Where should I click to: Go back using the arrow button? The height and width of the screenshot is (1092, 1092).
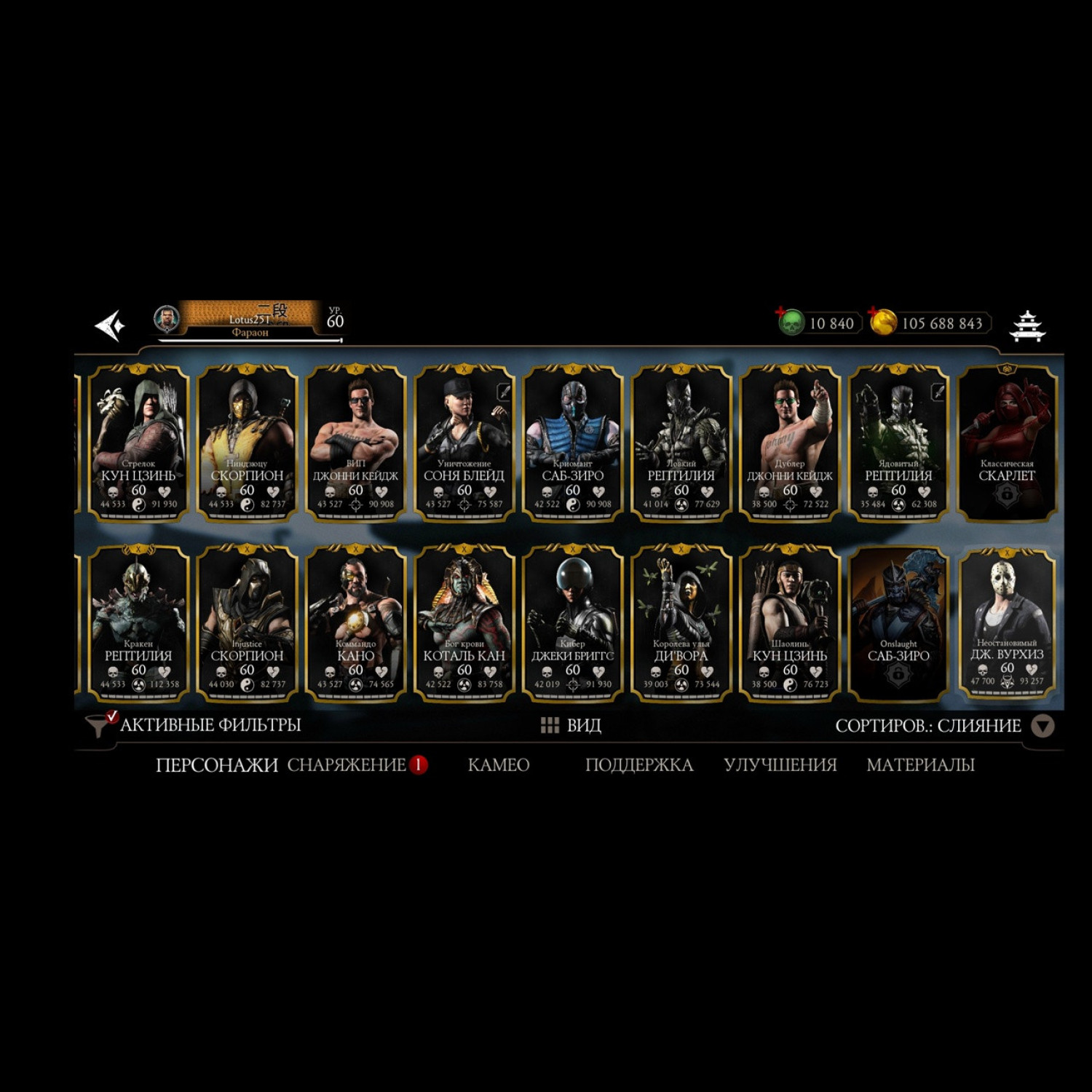tap(111, 325)
